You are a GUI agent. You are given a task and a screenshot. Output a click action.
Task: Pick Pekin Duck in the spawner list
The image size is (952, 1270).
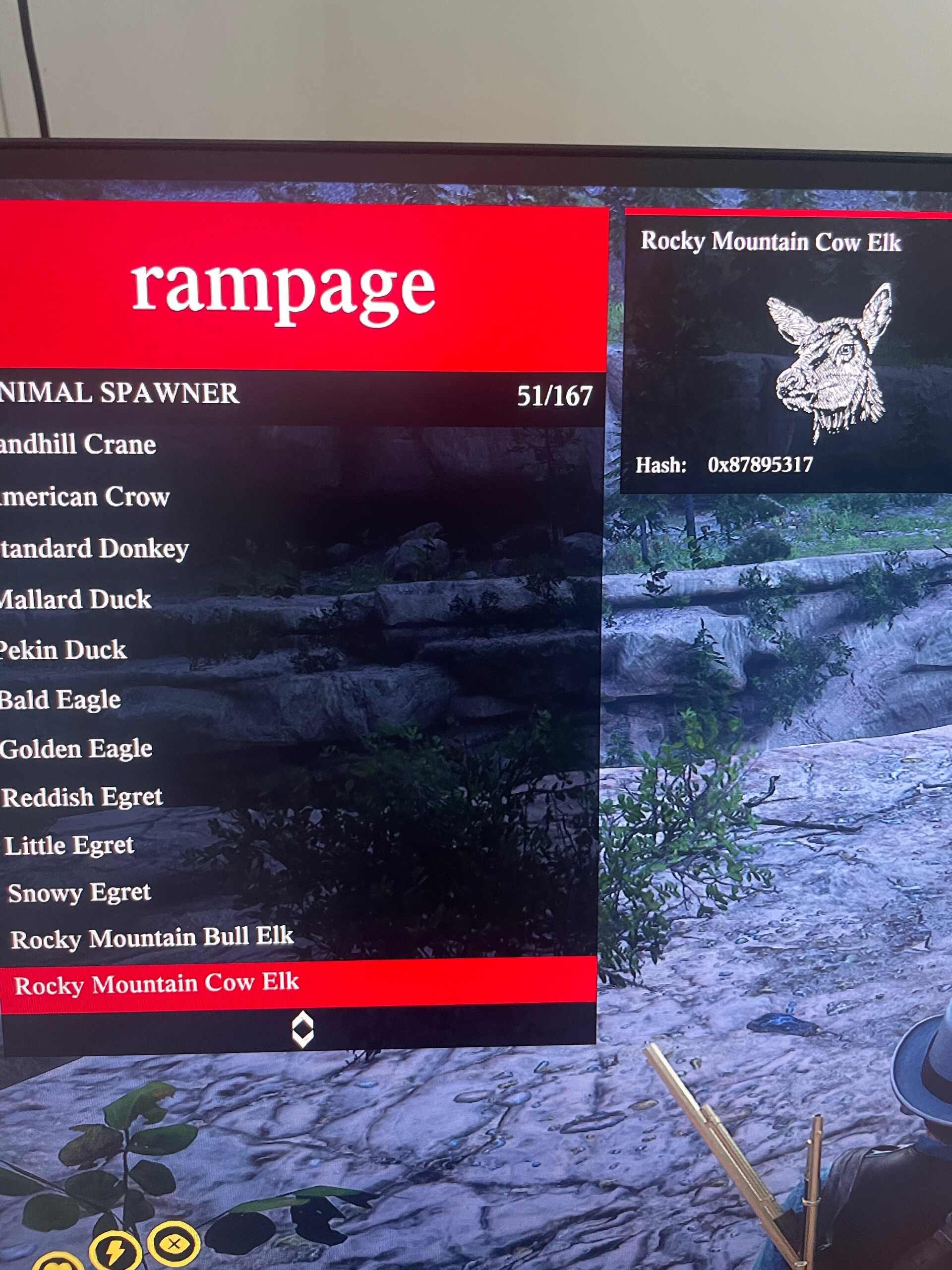pos(63,649)
